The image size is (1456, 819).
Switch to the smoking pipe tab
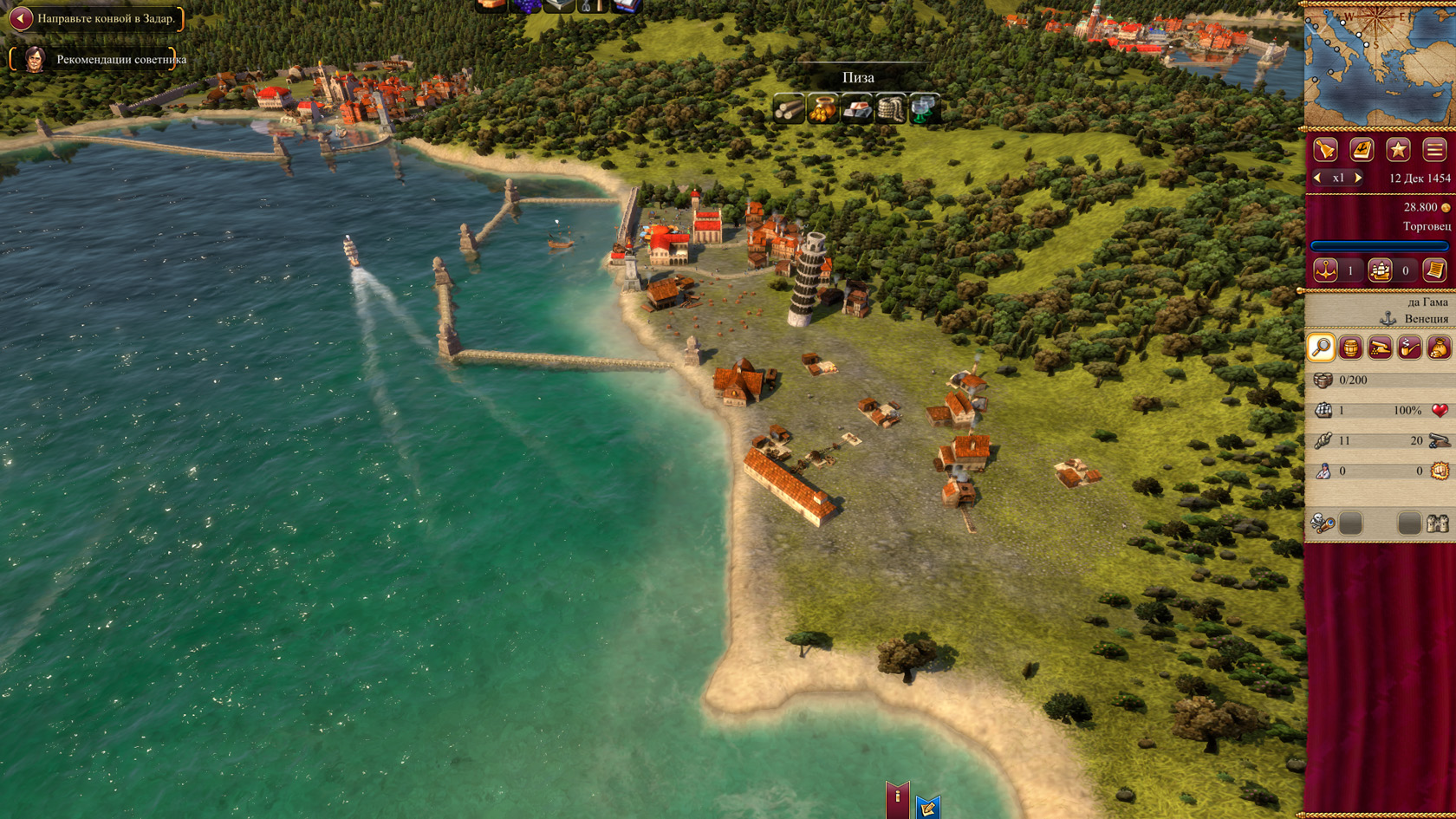tap(1409, 348)
